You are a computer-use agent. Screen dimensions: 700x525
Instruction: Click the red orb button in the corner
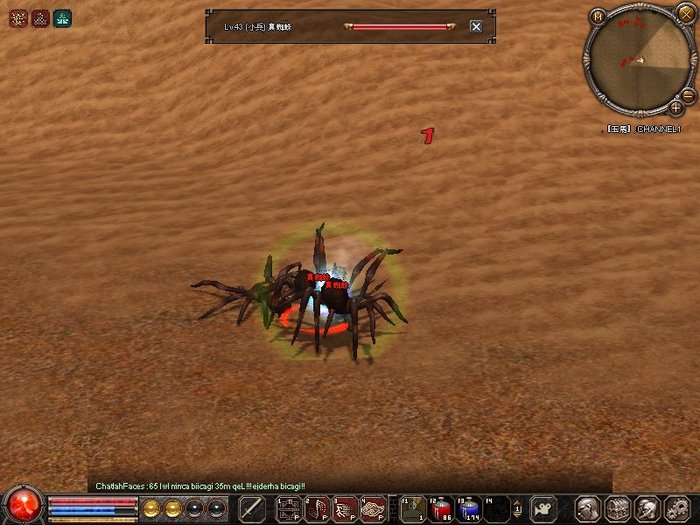click(x=21, y=505)
